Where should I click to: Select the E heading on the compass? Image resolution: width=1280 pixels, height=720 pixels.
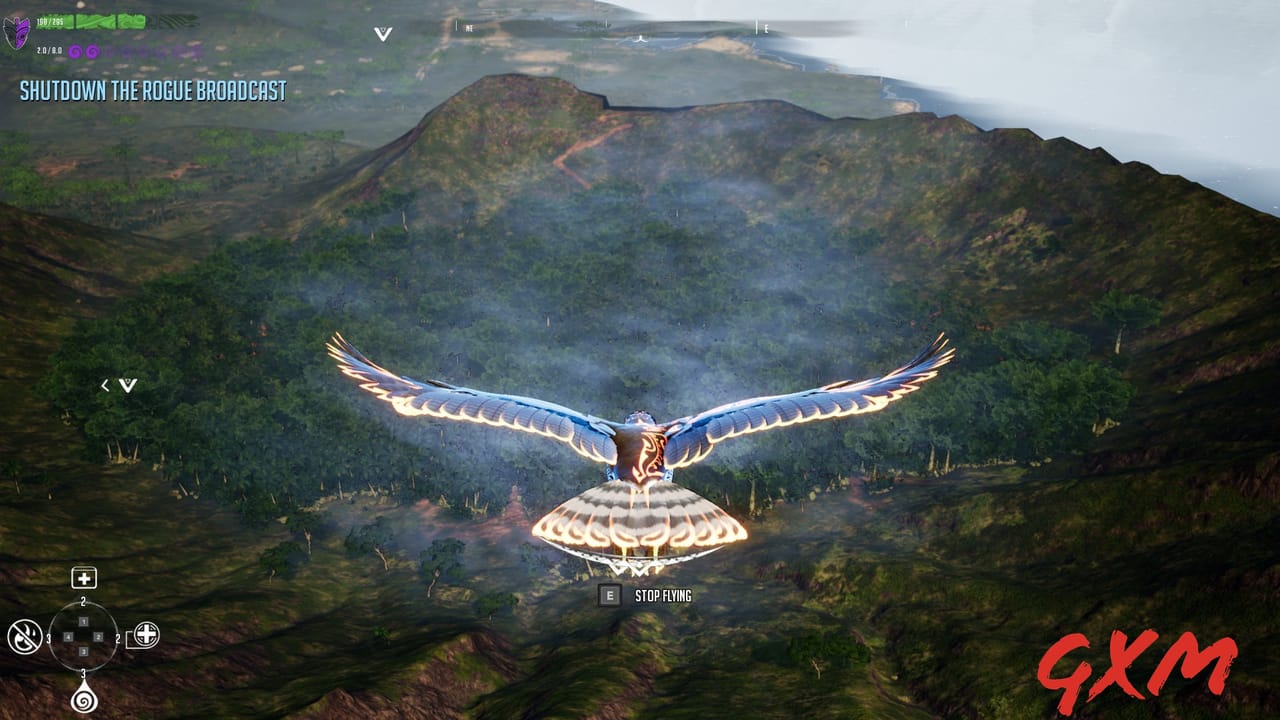(x=765, y=29)
